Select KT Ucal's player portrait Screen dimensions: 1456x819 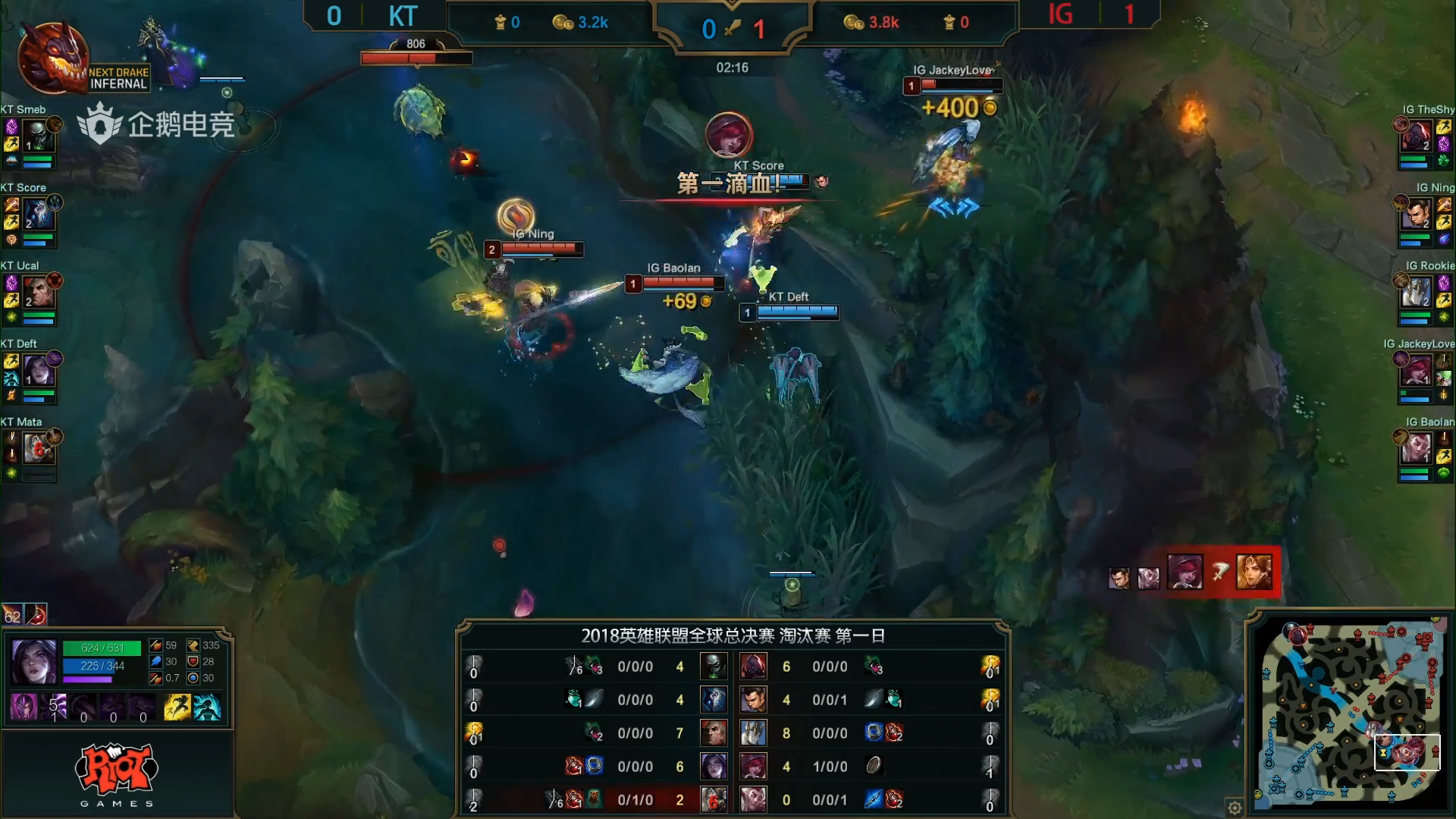point(38,292)
